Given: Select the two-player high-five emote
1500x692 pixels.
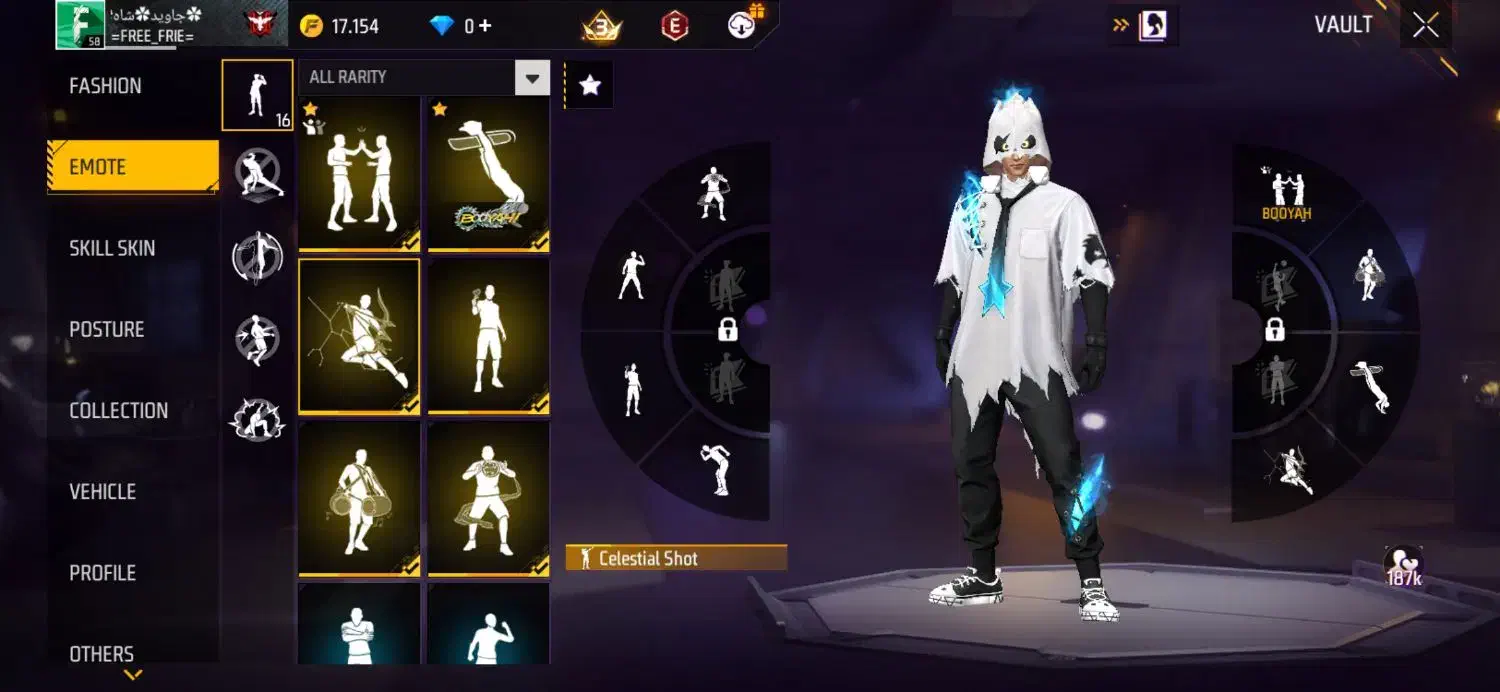Looking at the screenshot, I should pyautogui.click(x=360, y=173).
